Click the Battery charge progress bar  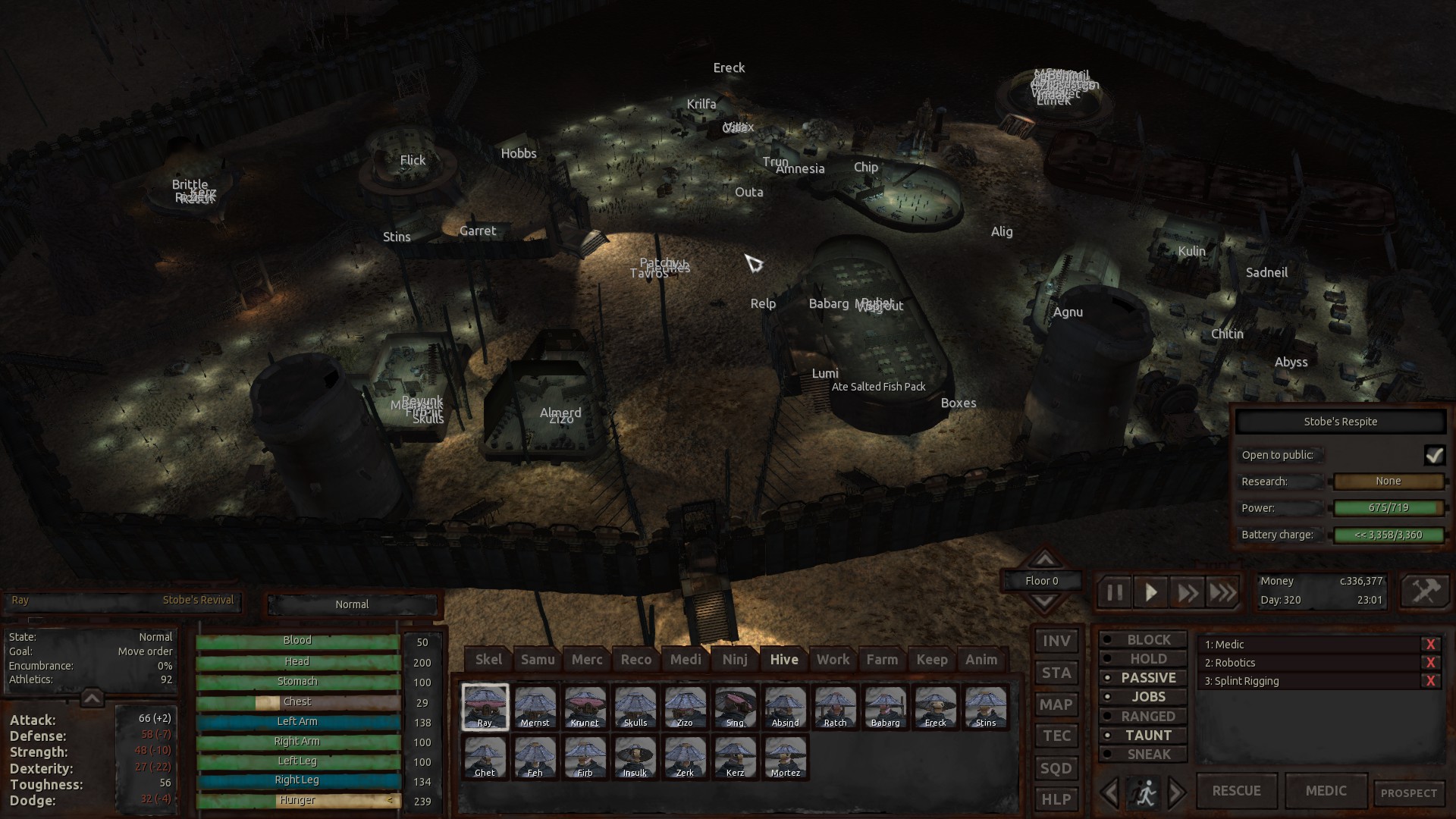tap(1389, 535)
